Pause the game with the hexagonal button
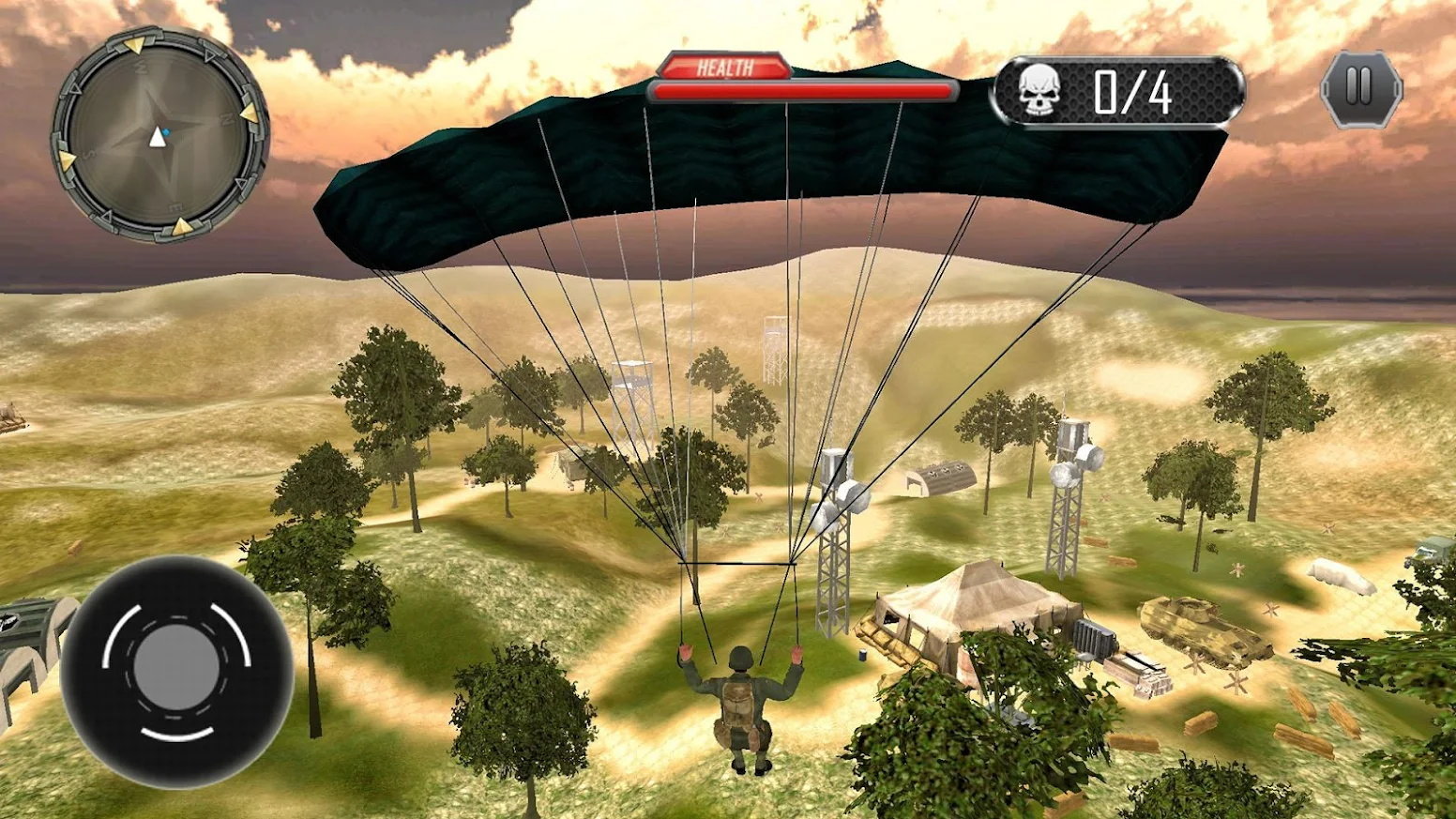The width and height of the screenshot is (1456, 819). (1360, 89)
